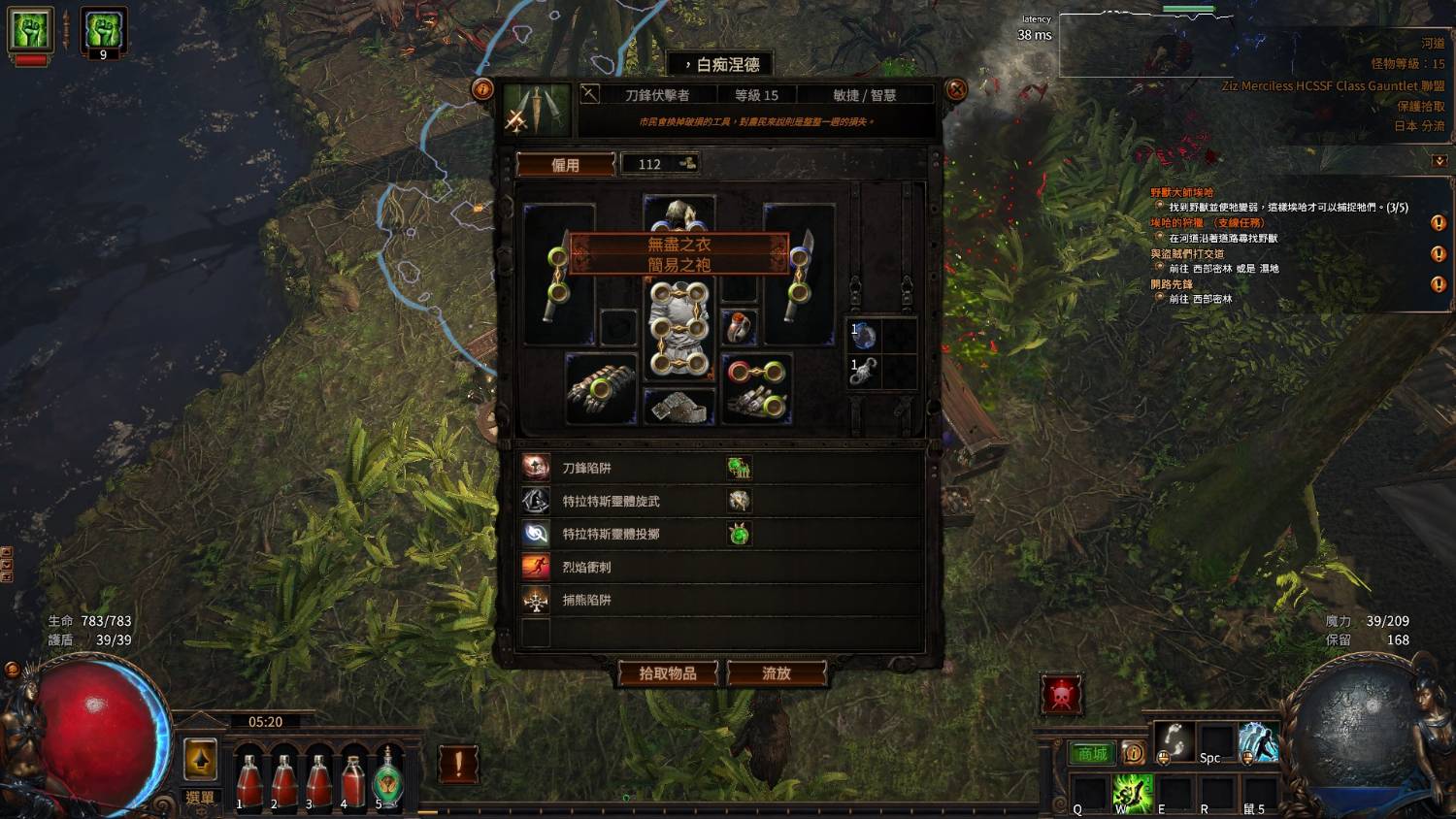Choose 拾取物品 to take items
Viewport: 1456px width, 819px height.
tap(668, 673)
